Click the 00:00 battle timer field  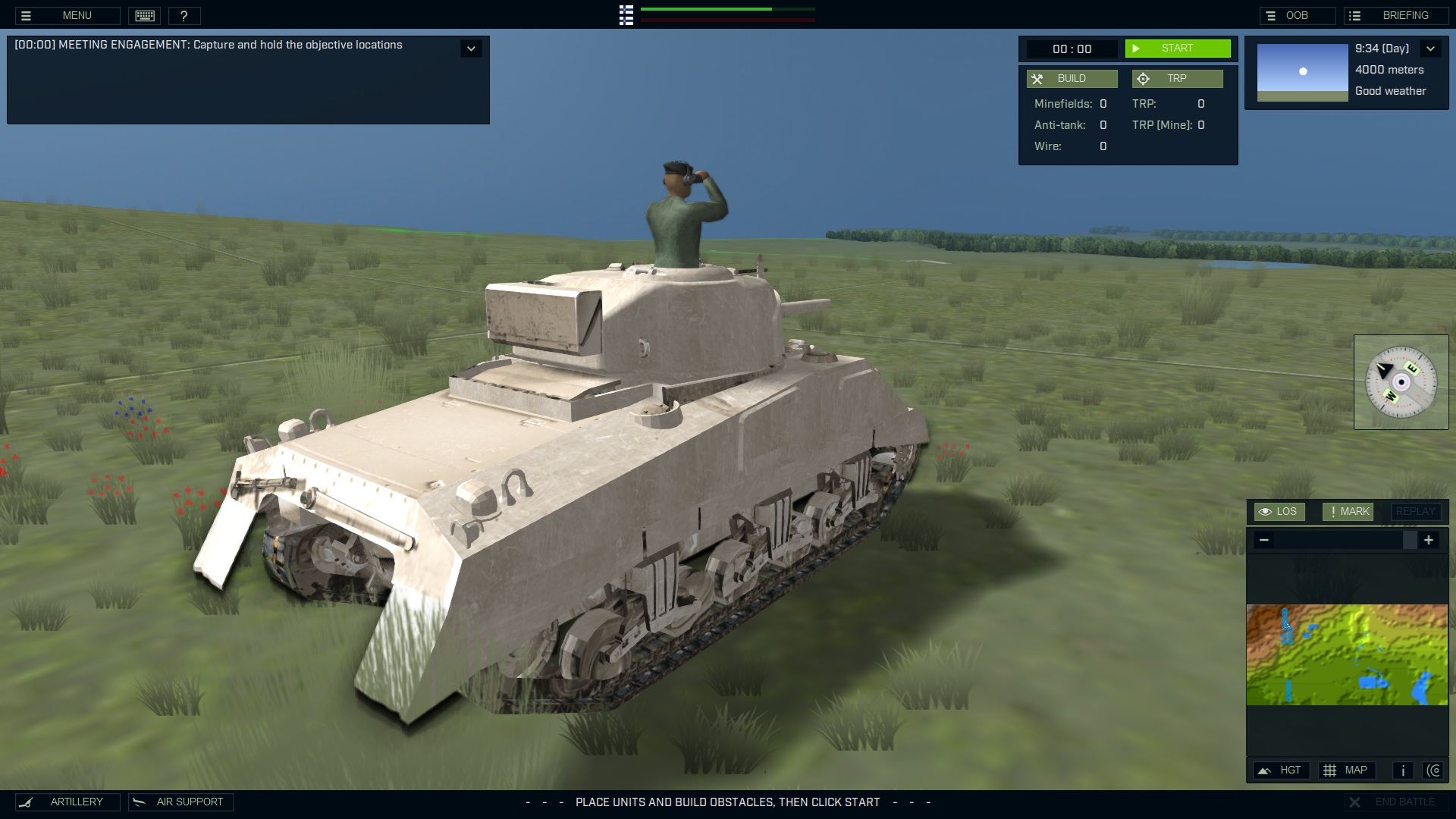[1074, 49]
